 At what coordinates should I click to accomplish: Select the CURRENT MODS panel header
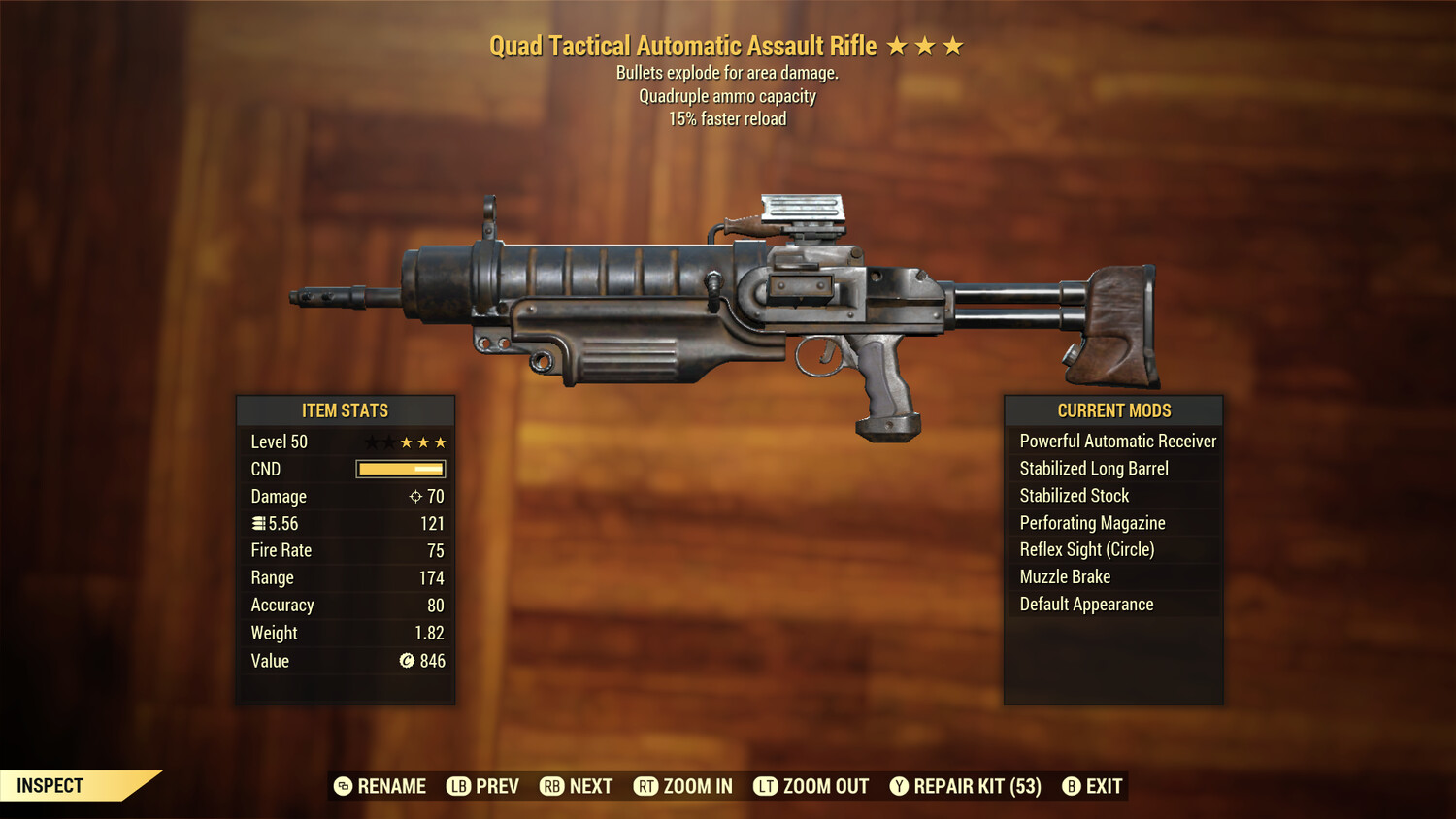pyautogui.click(x=1113, y=410)
